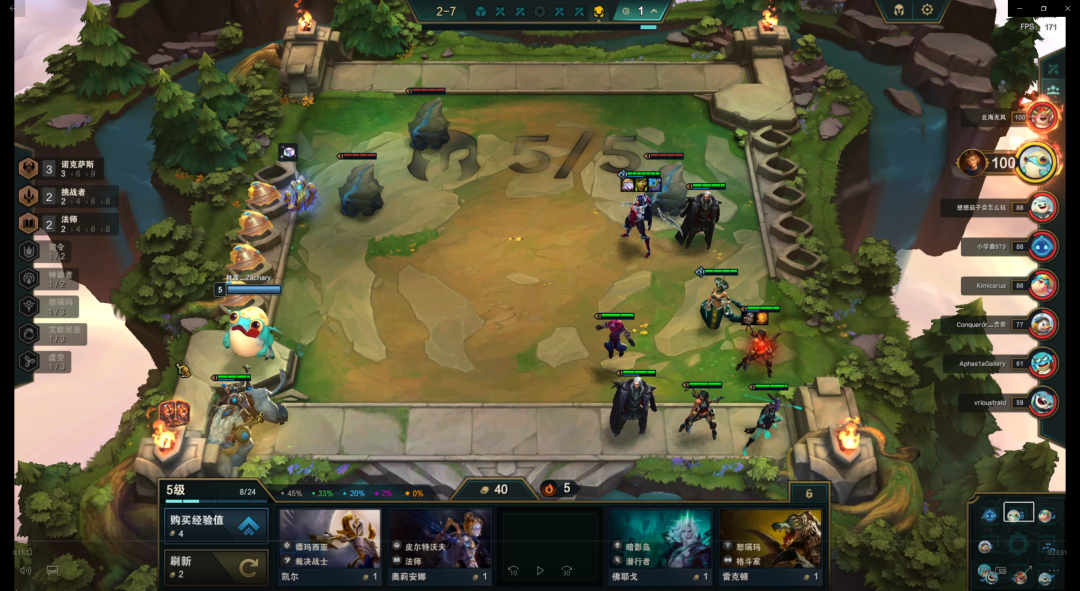Open the gear settings icon
The width and height of the screenshot is (1080, 591).
pyautogui.click(x=927, y=10)
